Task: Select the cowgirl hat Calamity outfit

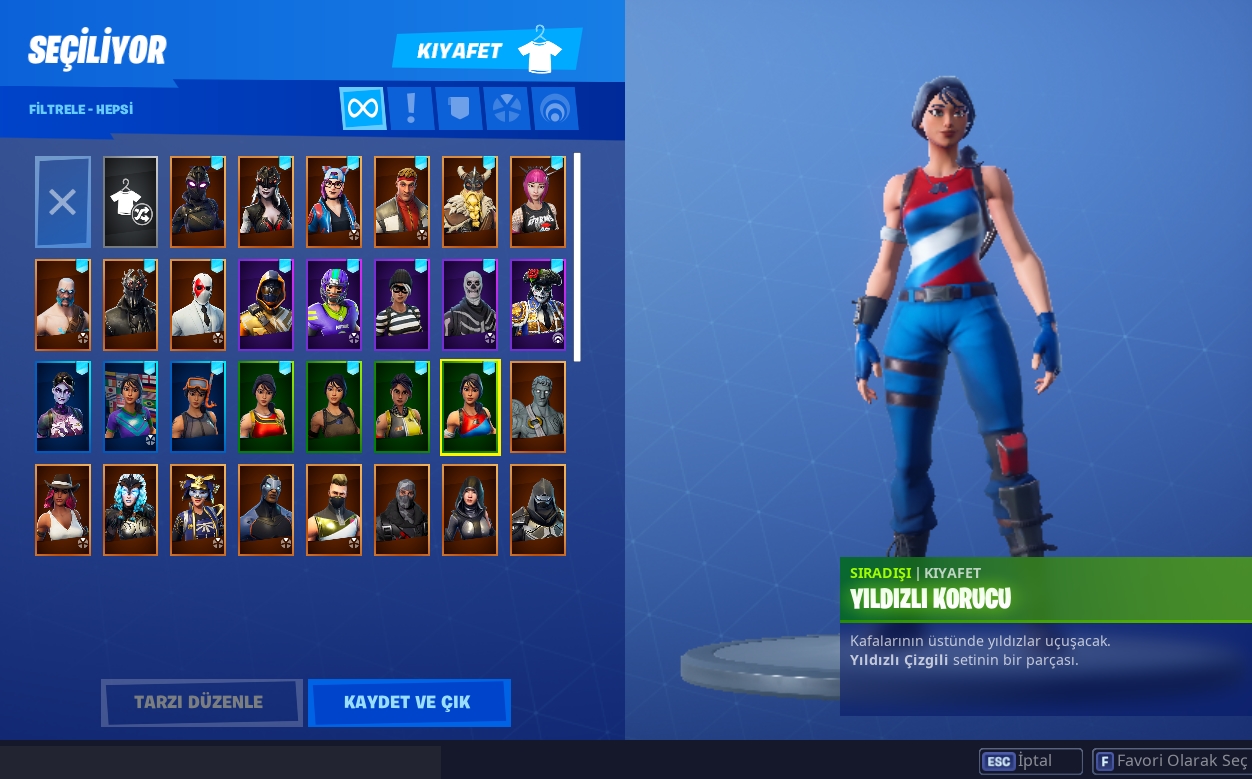Action: click(63, 510)
